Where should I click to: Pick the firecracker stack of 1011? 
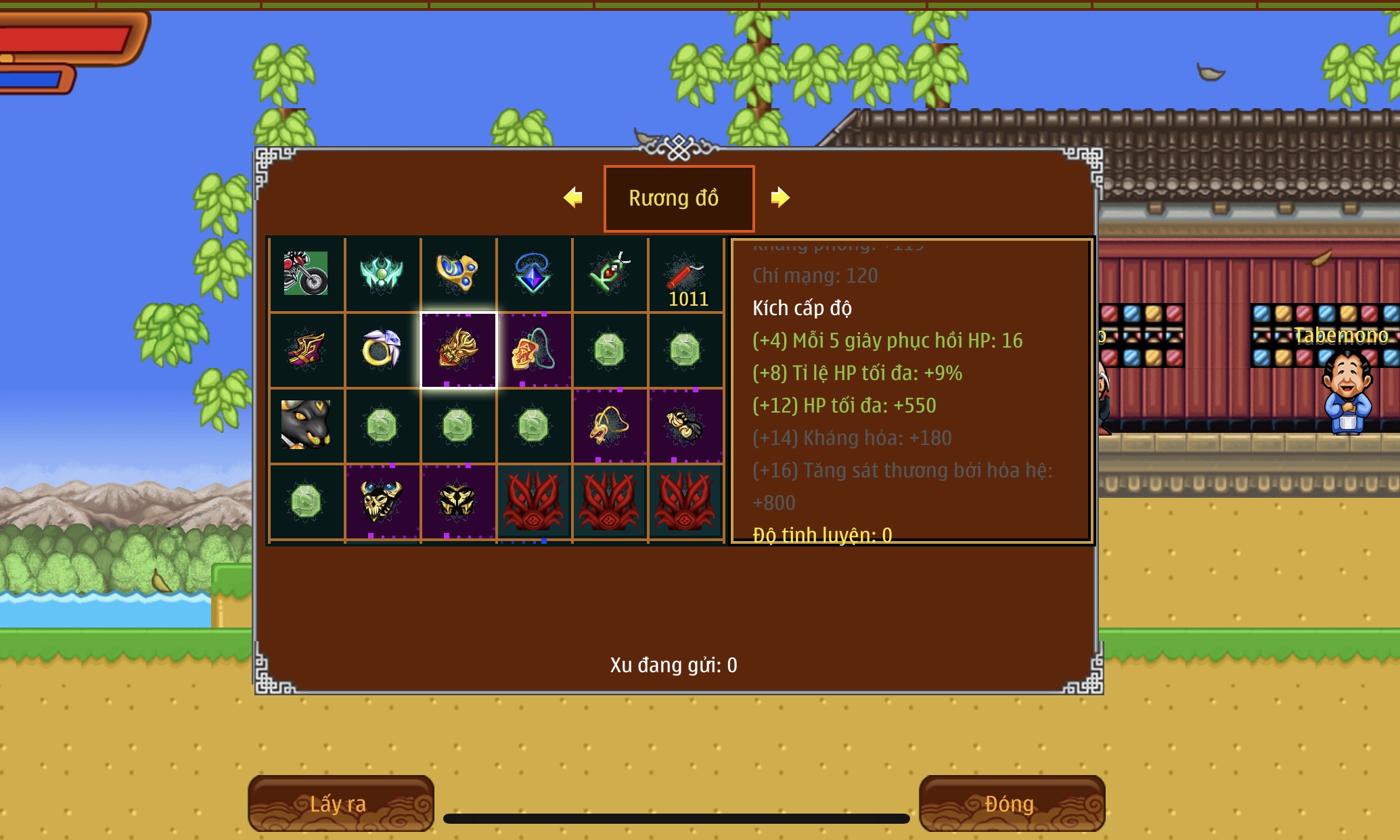(685, 274)
